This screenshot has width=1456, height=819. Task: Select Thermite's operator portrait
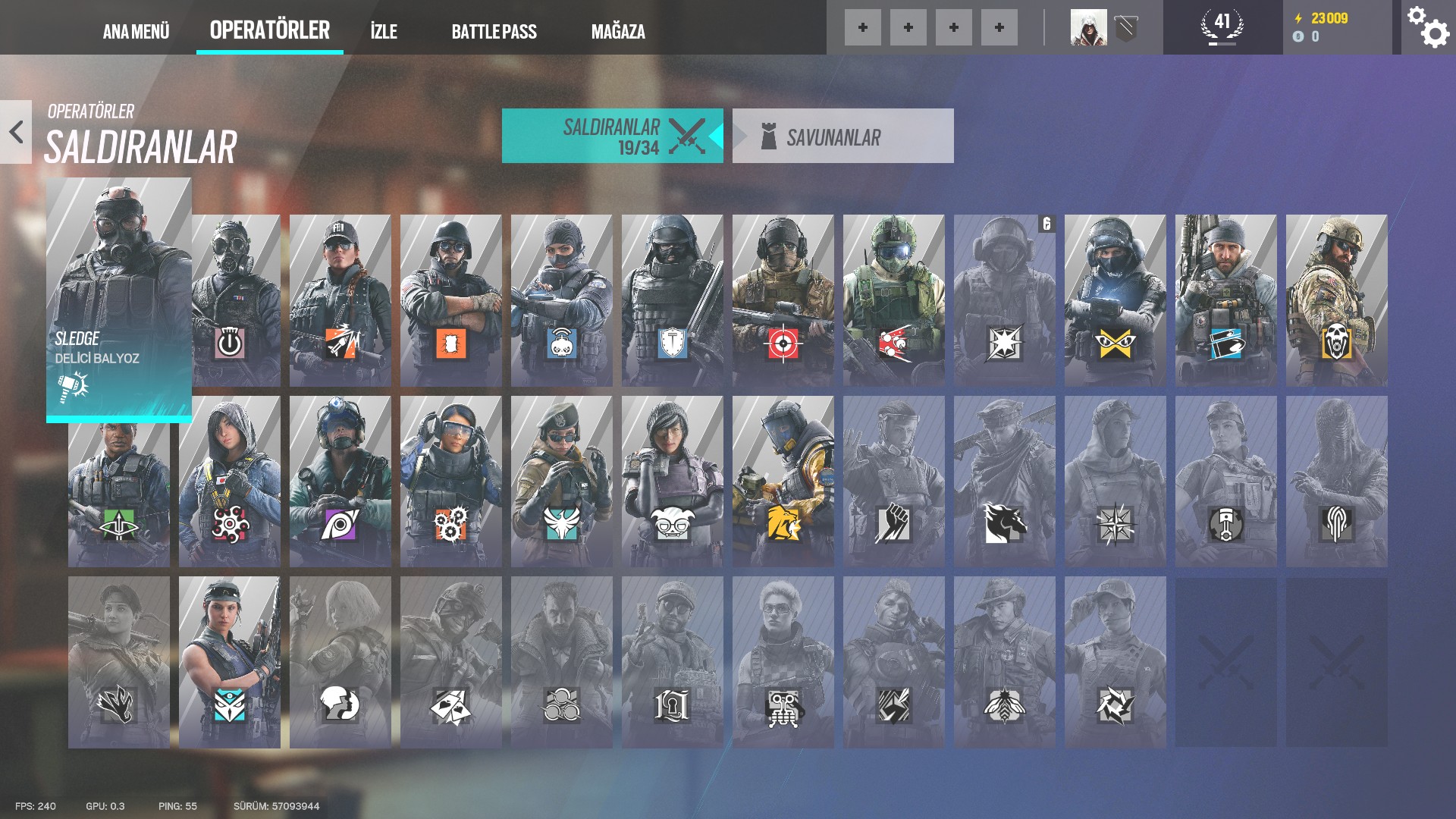tap(451, 296)
